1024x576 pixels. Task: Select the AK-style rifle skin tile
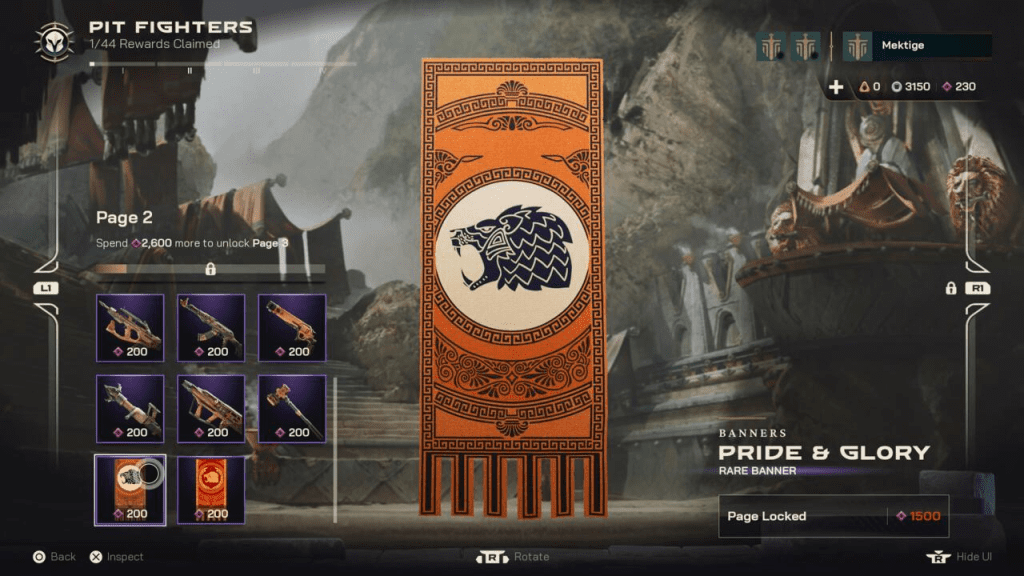(211, 327)
